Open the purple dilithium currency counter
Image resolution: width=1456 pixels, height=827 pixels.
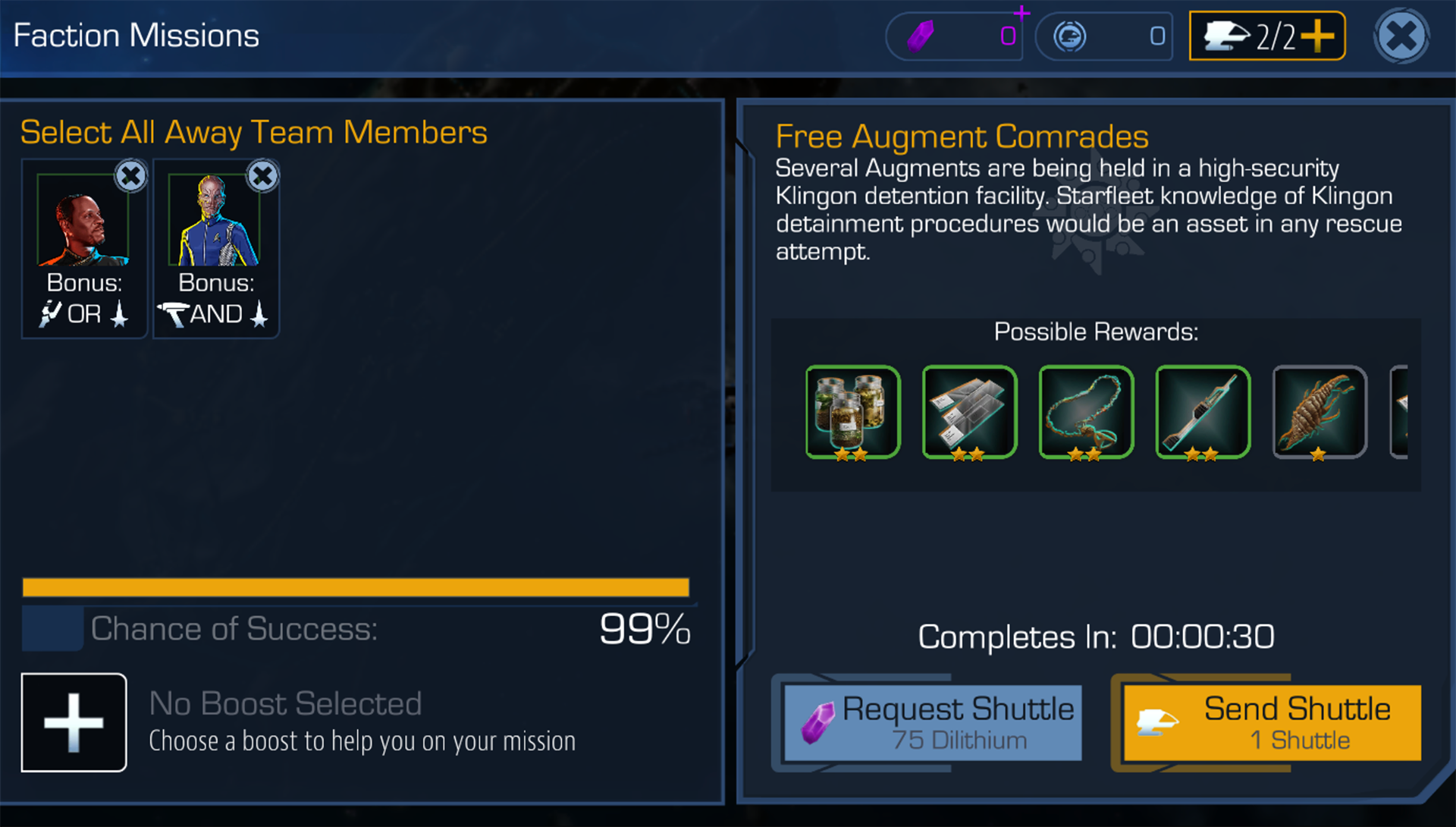click(x=954, y=36)
